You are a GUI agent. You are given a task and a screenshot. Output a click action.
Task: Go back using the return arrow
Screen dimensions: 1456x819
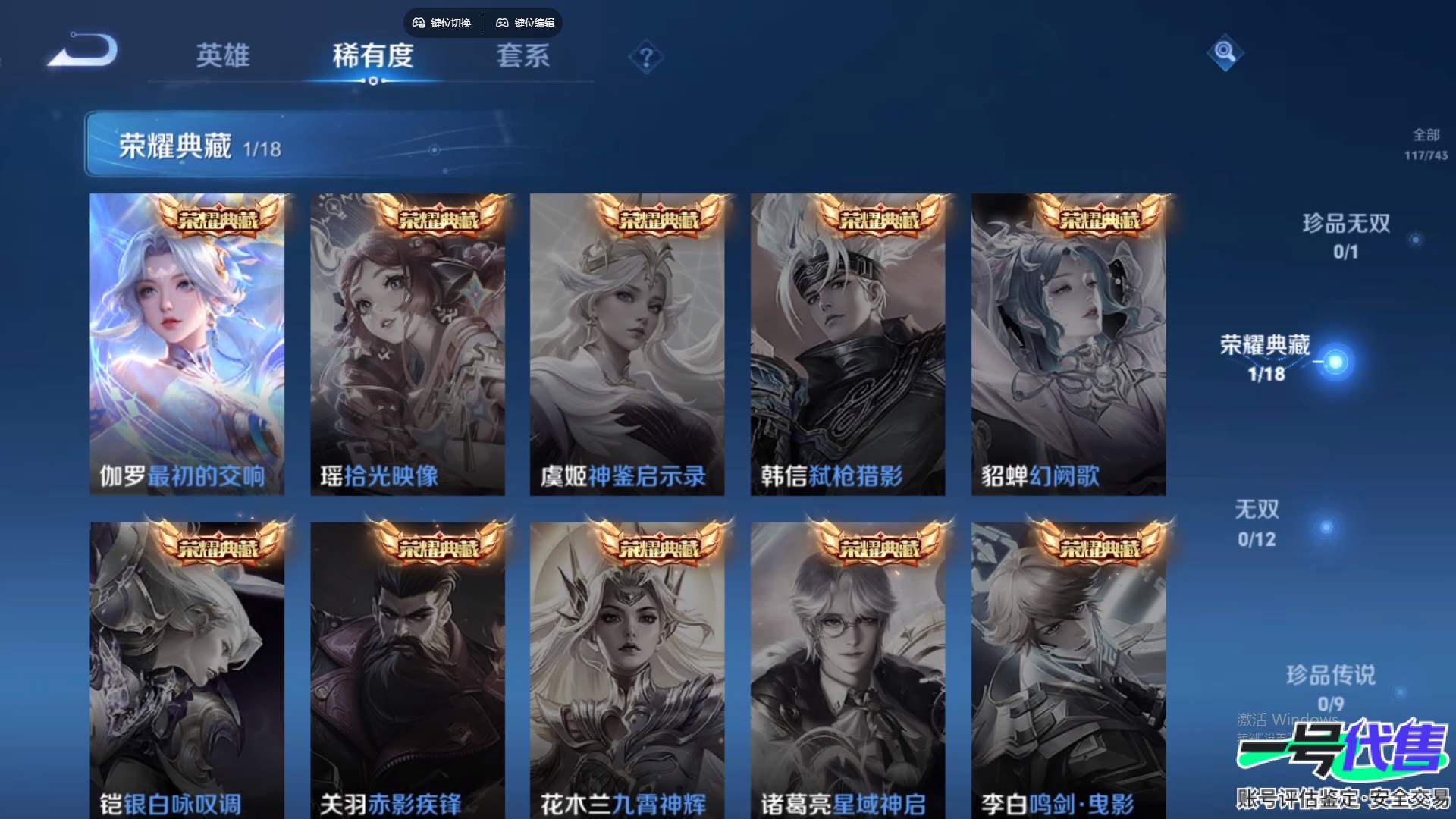(83, 52)
